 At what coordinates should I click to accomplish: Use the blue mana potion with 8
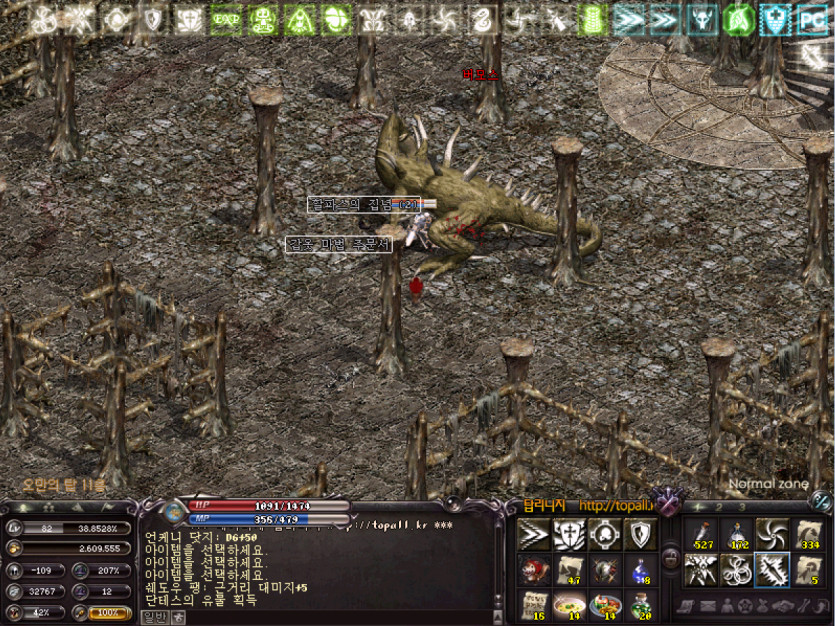[x=641, y=569]
